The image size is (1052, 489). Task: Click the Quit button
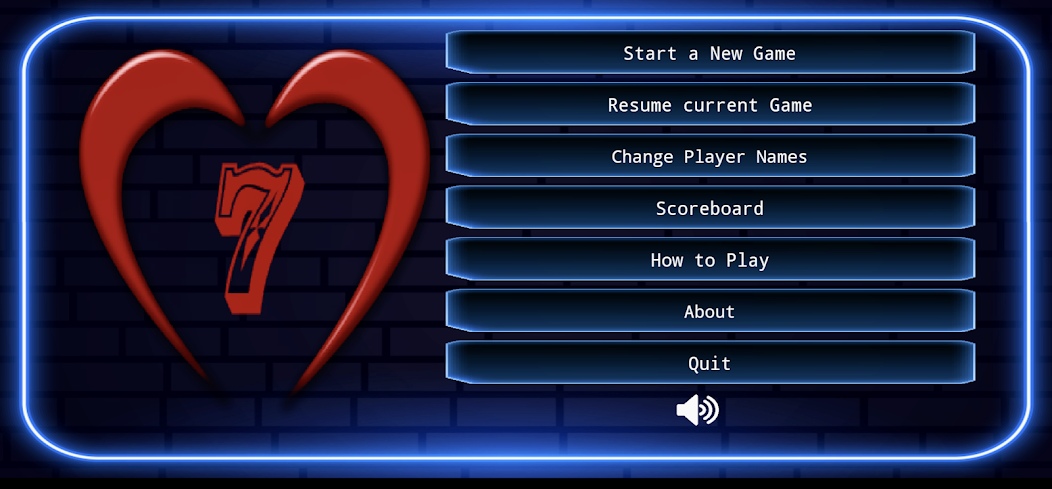tap(709, 363)
